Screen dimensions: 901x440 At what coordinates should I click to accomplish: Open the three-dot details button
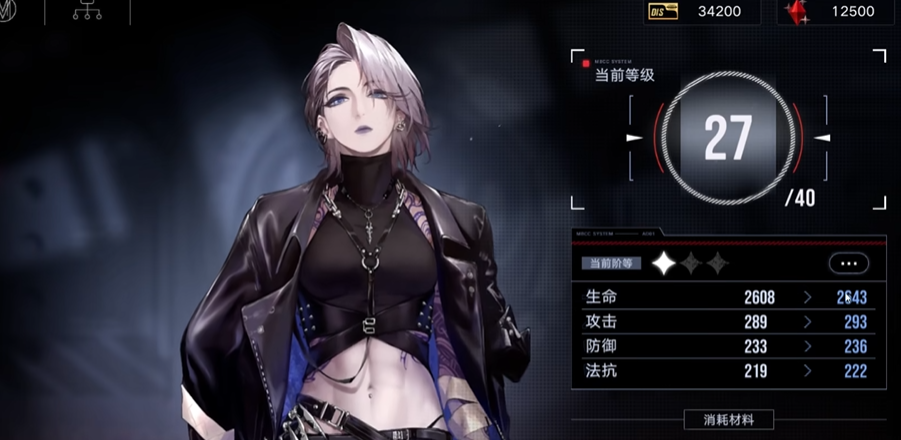tap(848, 264)
